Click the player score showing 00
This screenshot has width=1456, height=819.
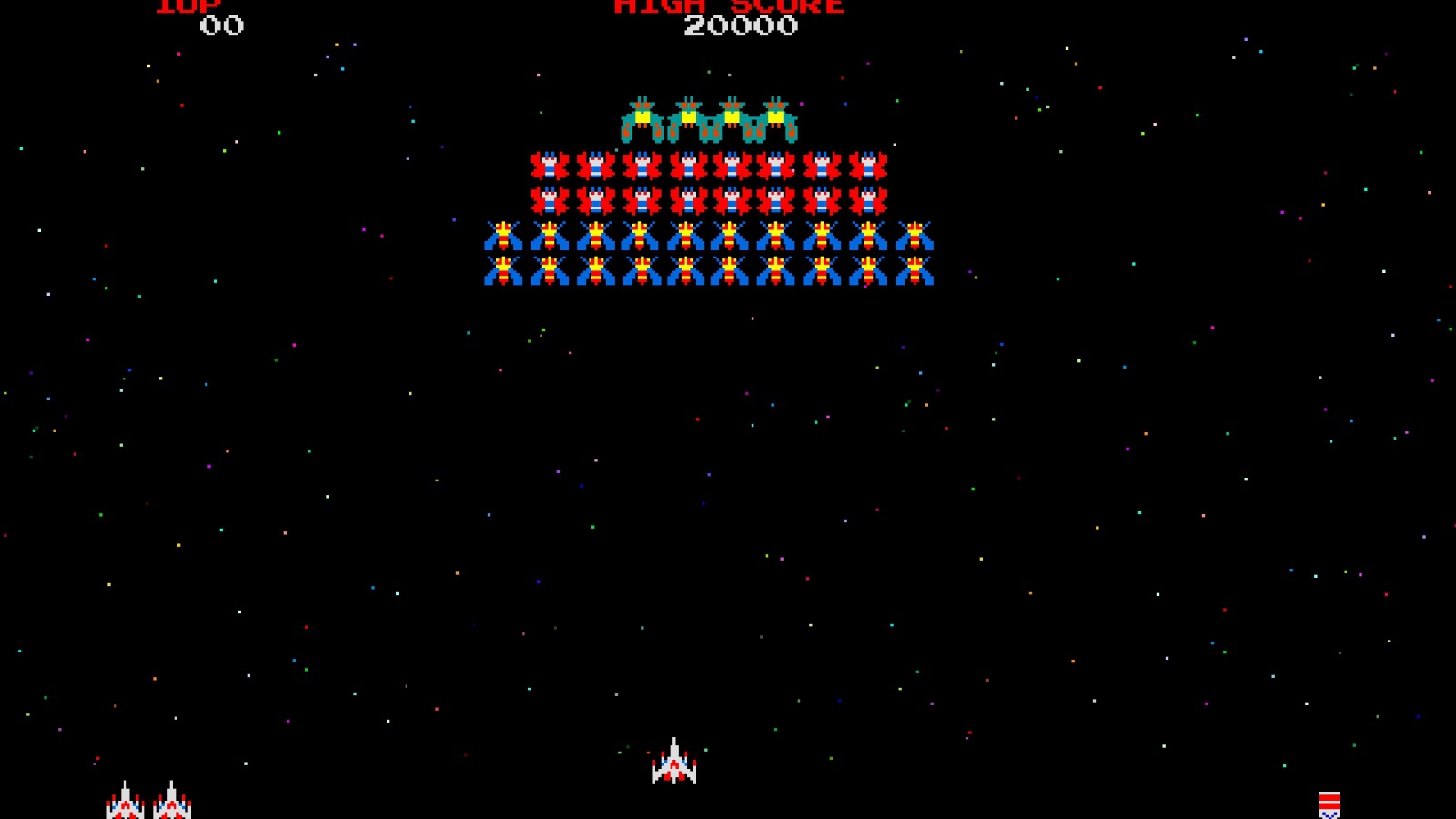click(221, 27)
